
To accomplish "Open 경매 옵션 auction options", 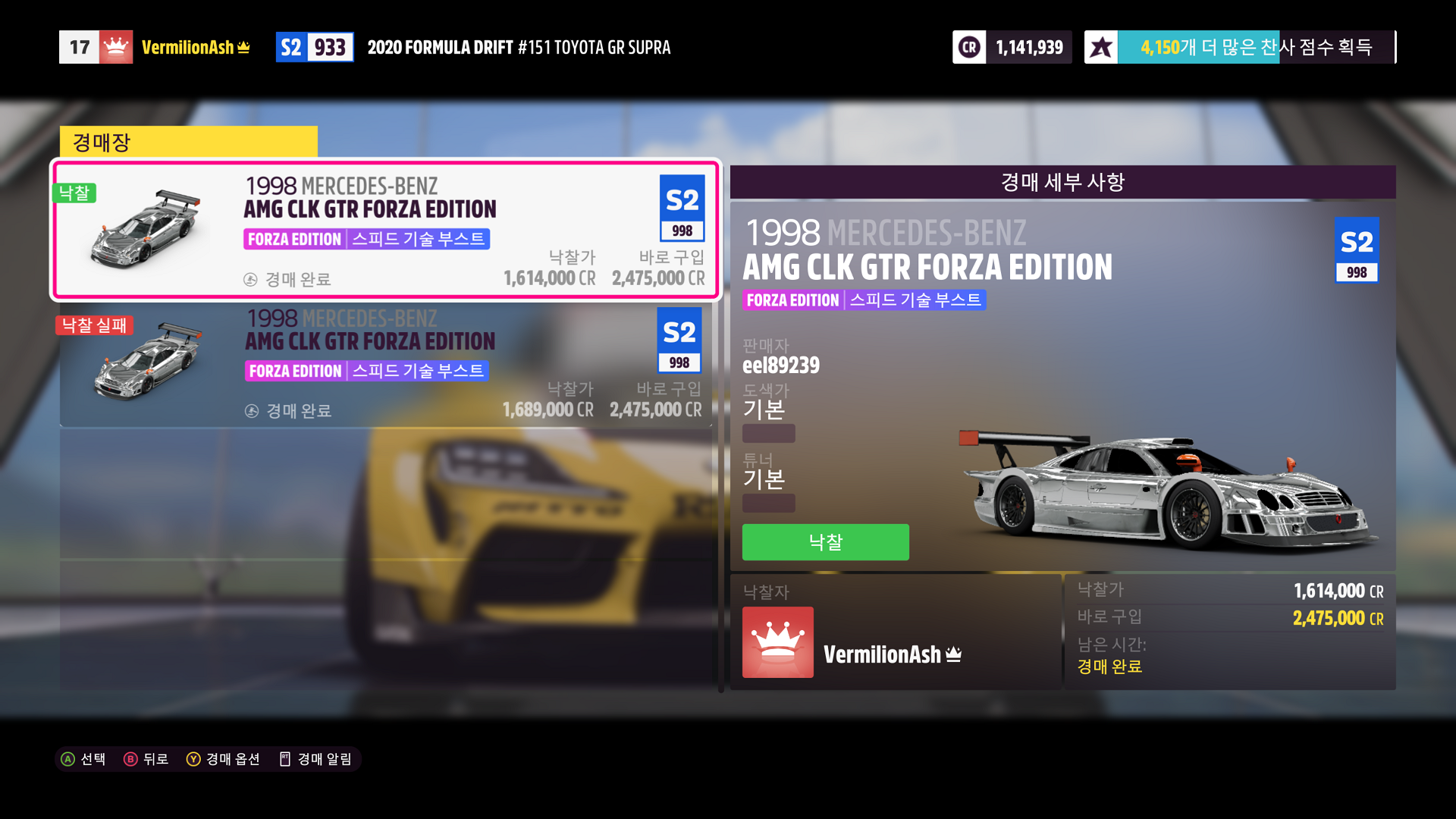I will coord(224,759).
